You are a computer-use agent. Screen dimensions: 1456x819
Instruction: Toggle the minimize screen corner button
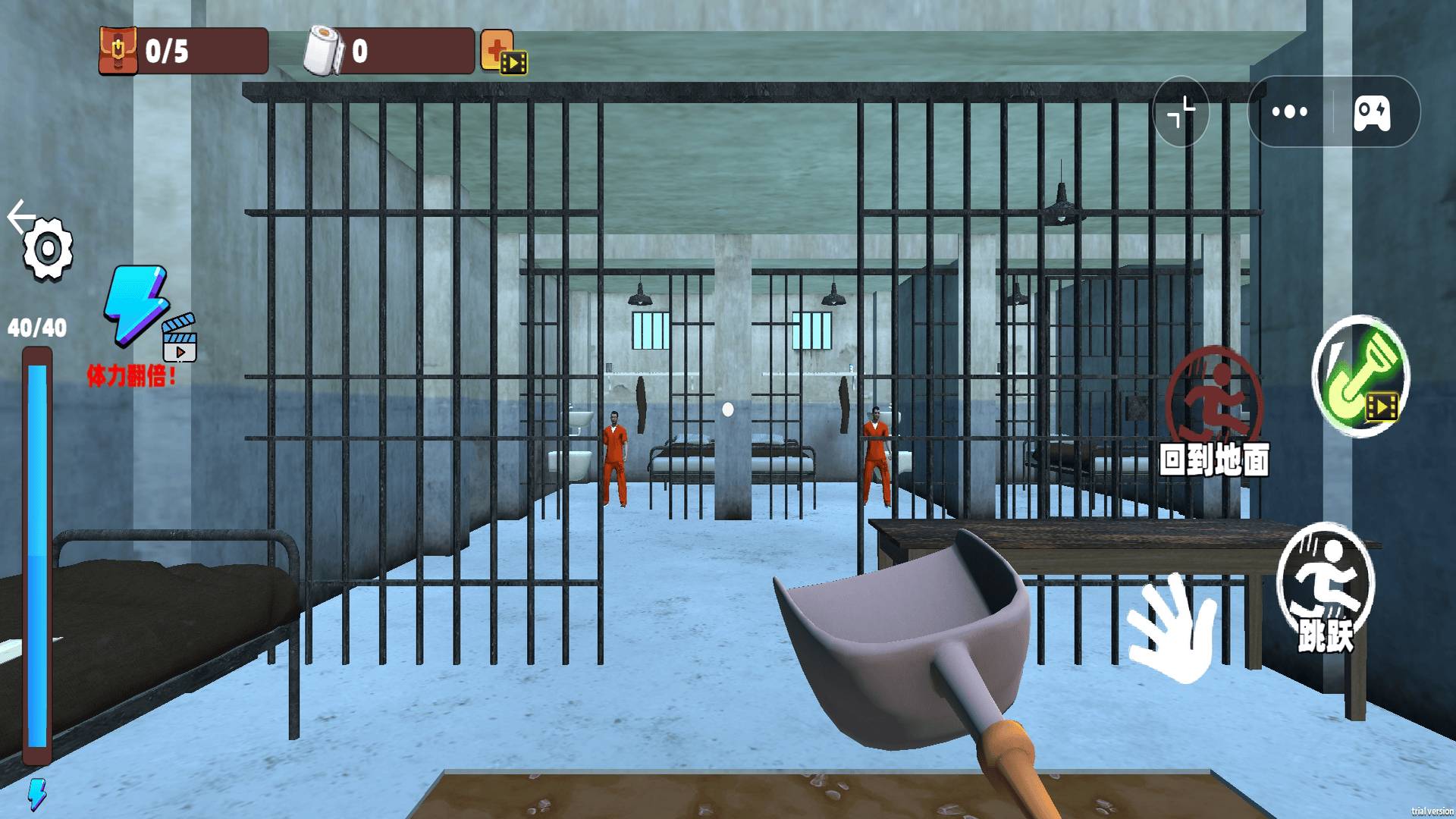1181,112
